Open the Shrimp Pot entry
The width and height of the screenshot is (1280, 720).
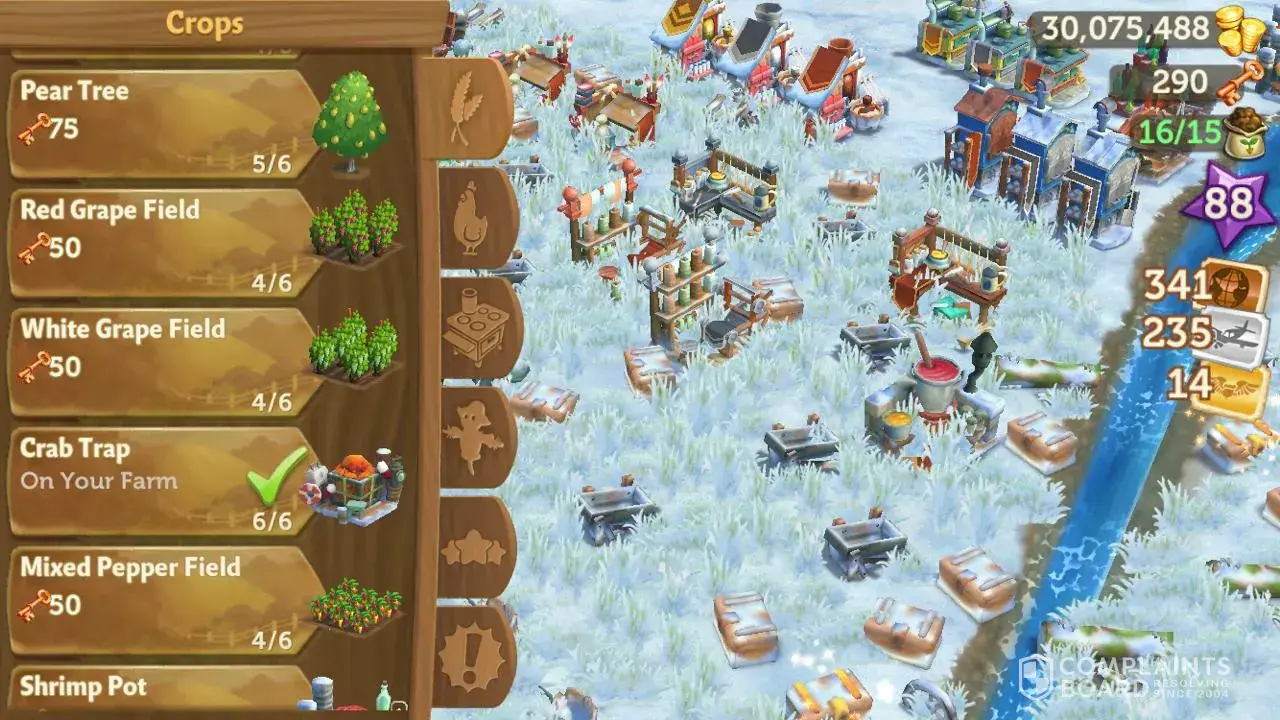[x=165, y=692]
